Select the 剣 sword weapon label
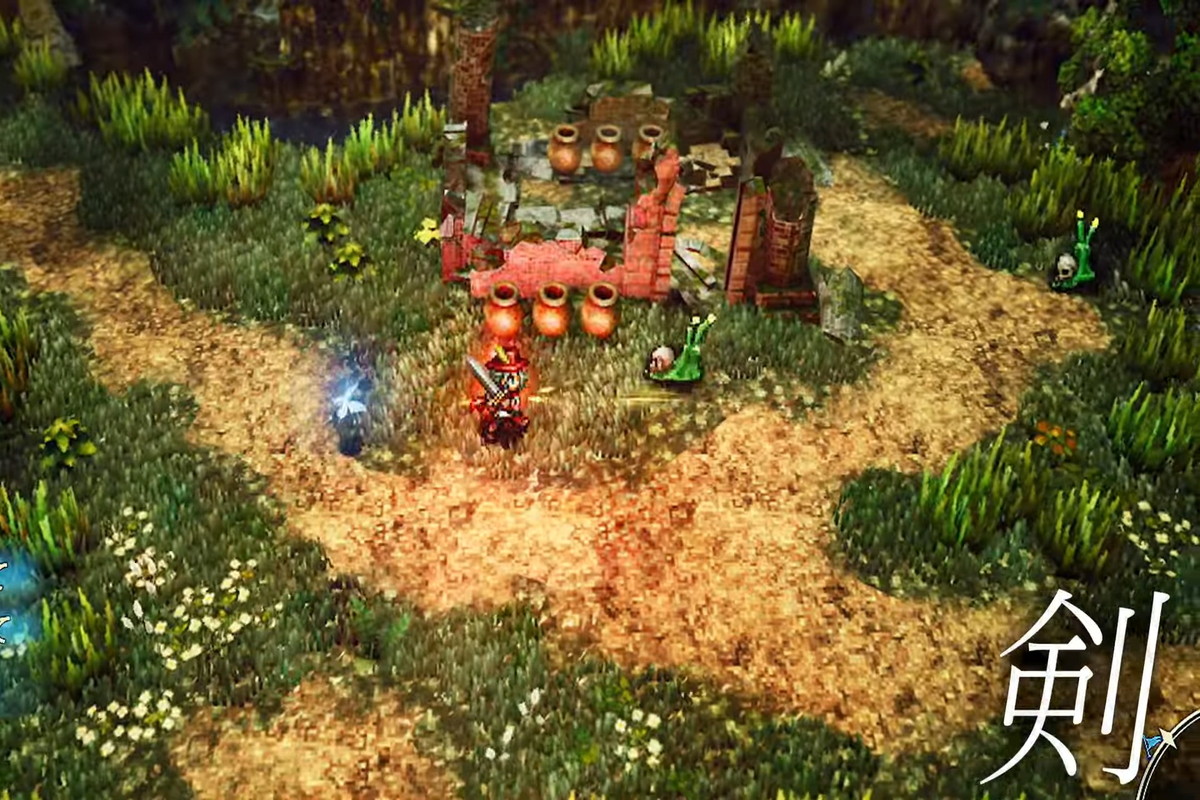Viewport: 1200px width, 800px height. tap(1072, 685)
